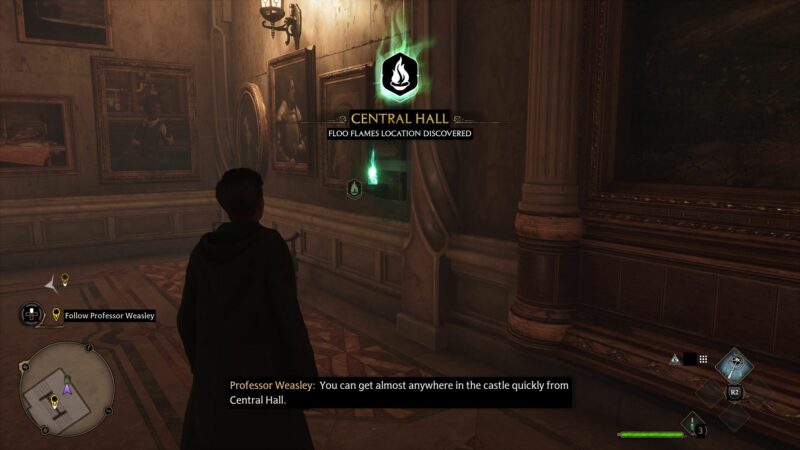Click the small Floo Flames marker by the green flame
800x450 pixels.
pyautogui.click(x=354, y=188)
